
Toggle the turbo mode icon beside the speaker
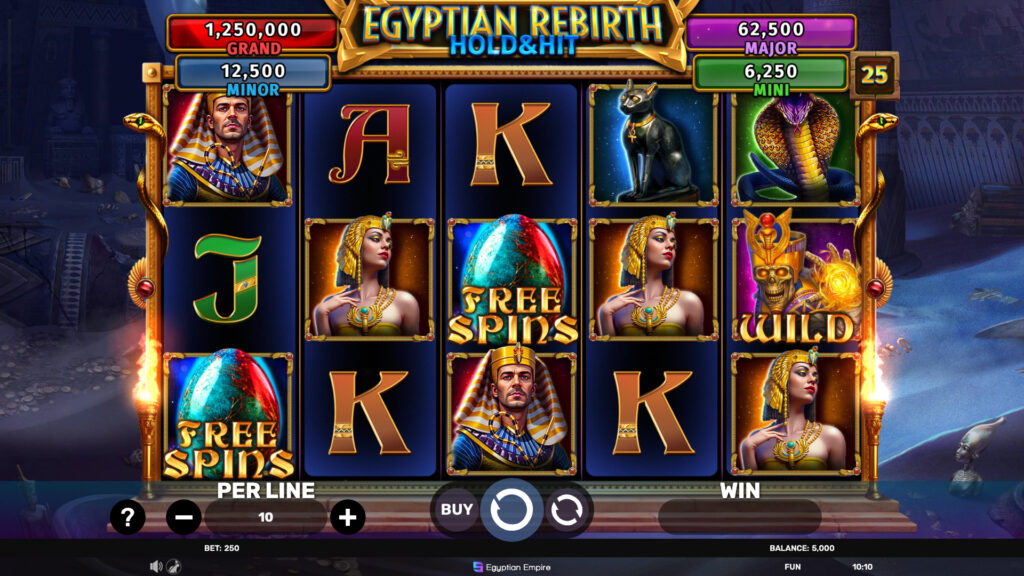tap(173, 566)
